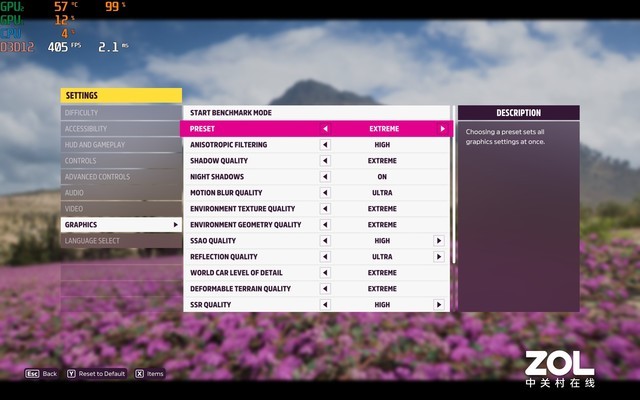Choose the Controls settings category
640x400 pixels.
[120, 161]
